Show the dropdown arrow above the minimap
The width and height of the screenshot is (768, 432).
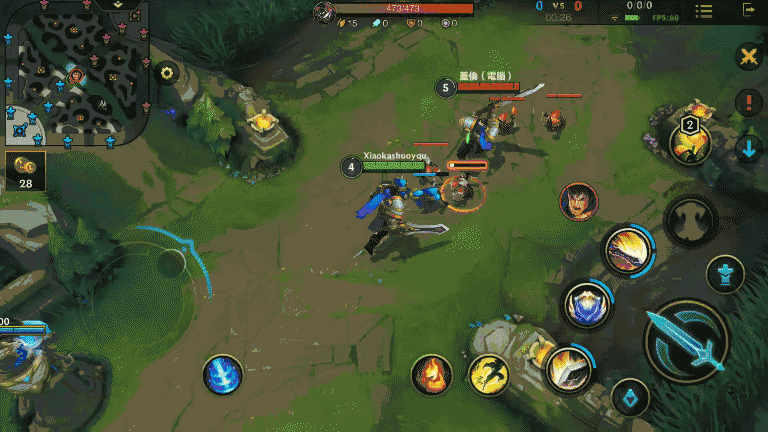pos(118,4)
